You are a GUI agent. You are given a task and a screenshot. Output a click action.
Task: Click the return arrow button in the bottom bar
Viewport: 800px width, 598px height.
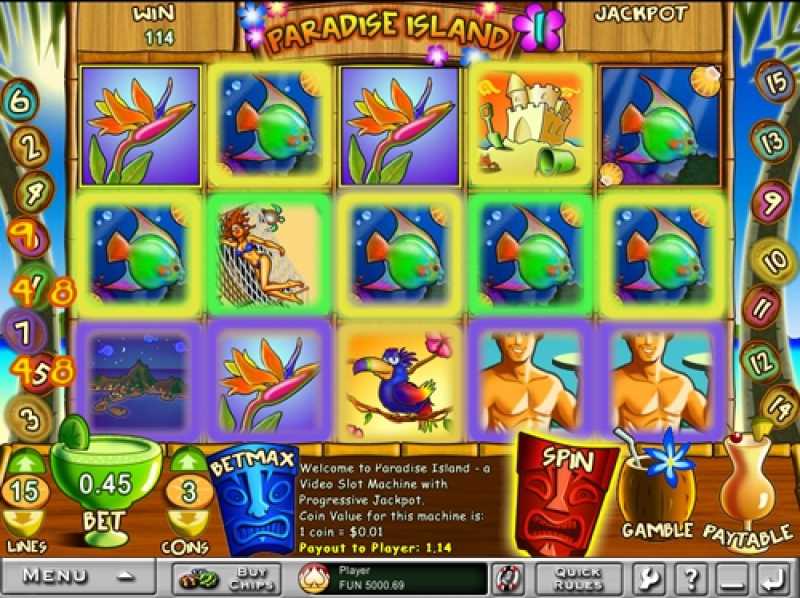770,577
